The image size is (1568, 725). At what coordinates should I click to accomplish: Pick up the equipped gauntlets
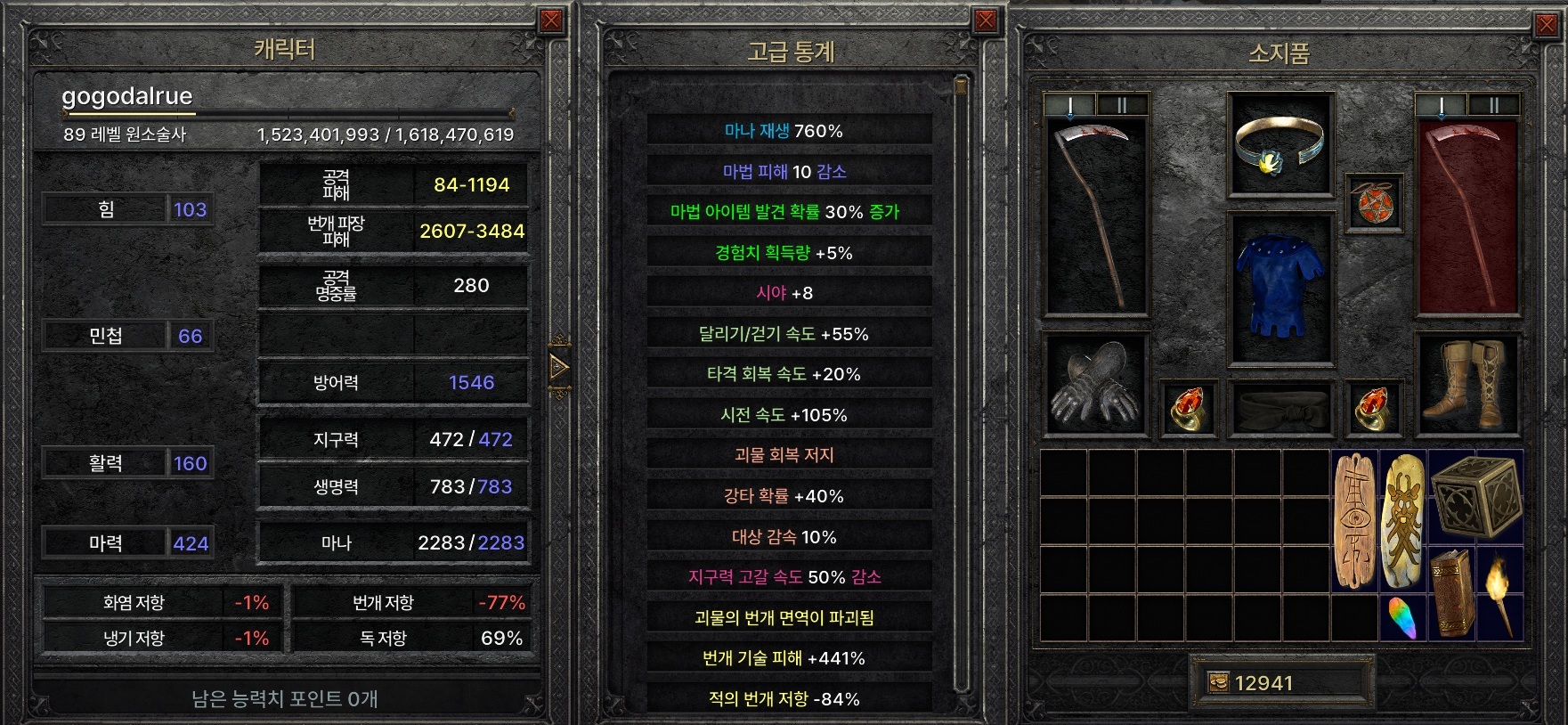coord(1093,383)
